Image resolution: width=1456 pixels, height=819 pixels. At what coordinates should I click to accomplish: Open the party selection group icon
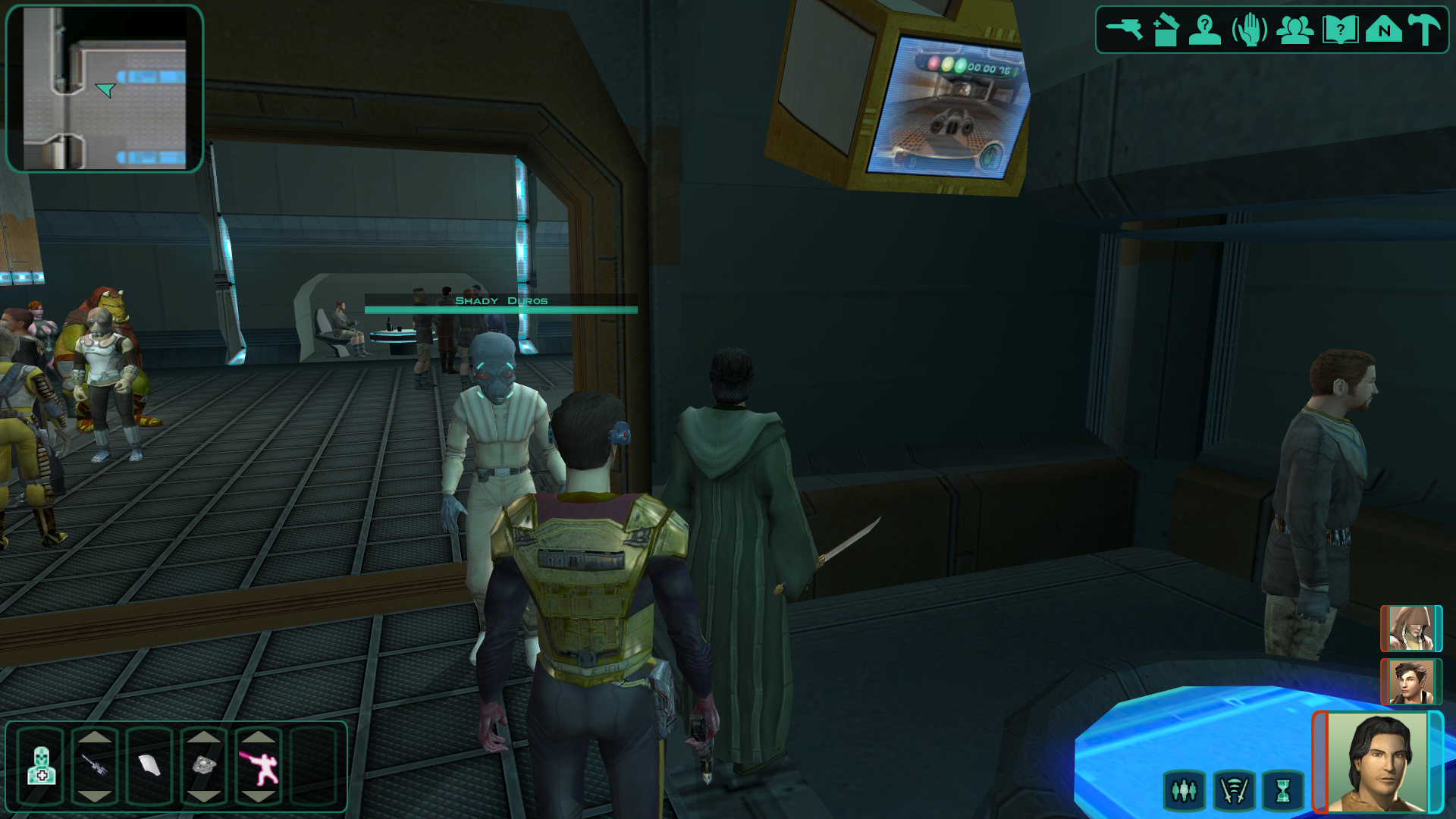1294,30
